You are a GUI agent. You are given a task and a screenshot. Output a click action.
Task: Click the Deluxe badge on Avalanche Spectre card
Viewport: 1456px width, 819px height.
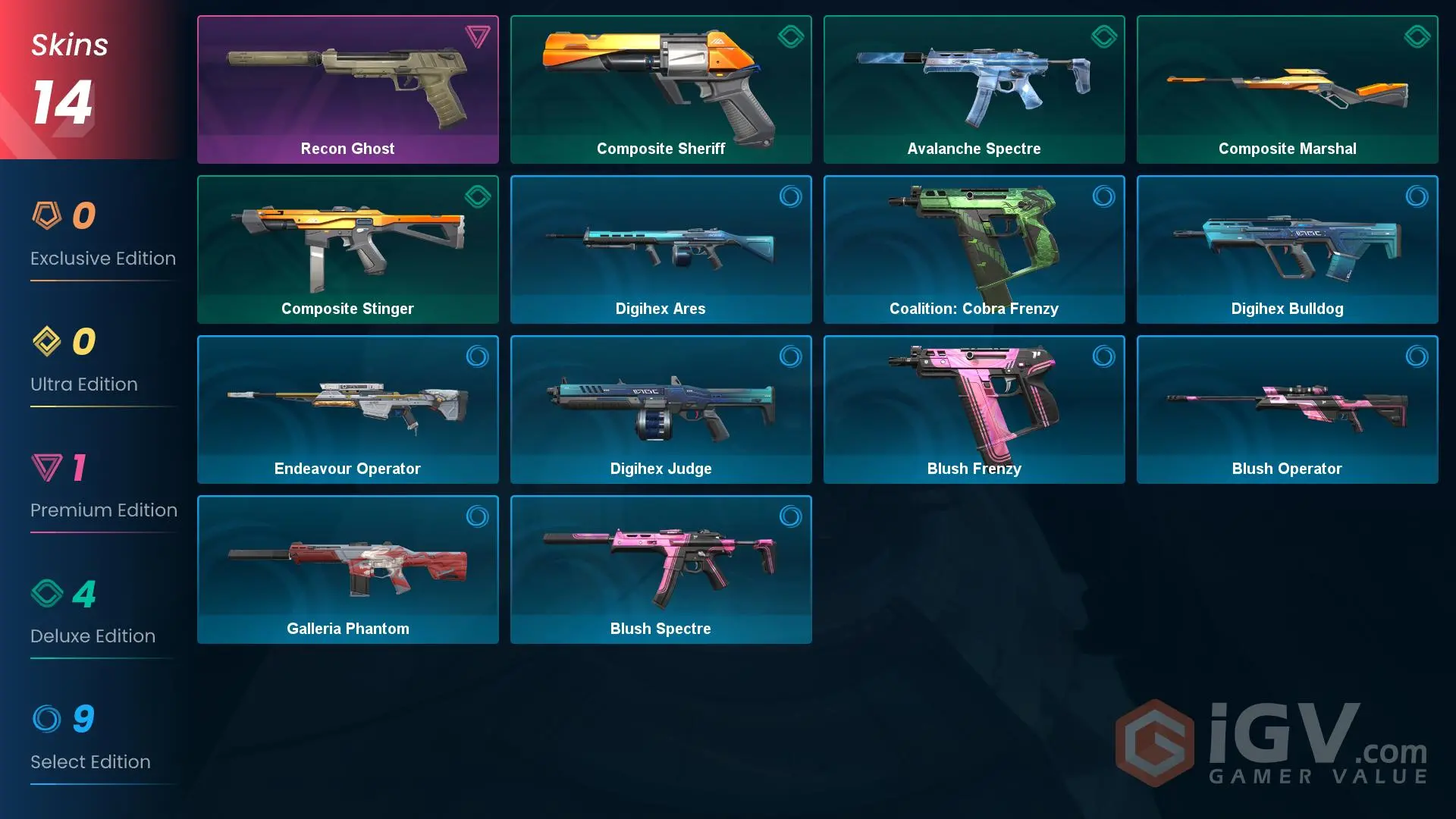click(1104, 36)
